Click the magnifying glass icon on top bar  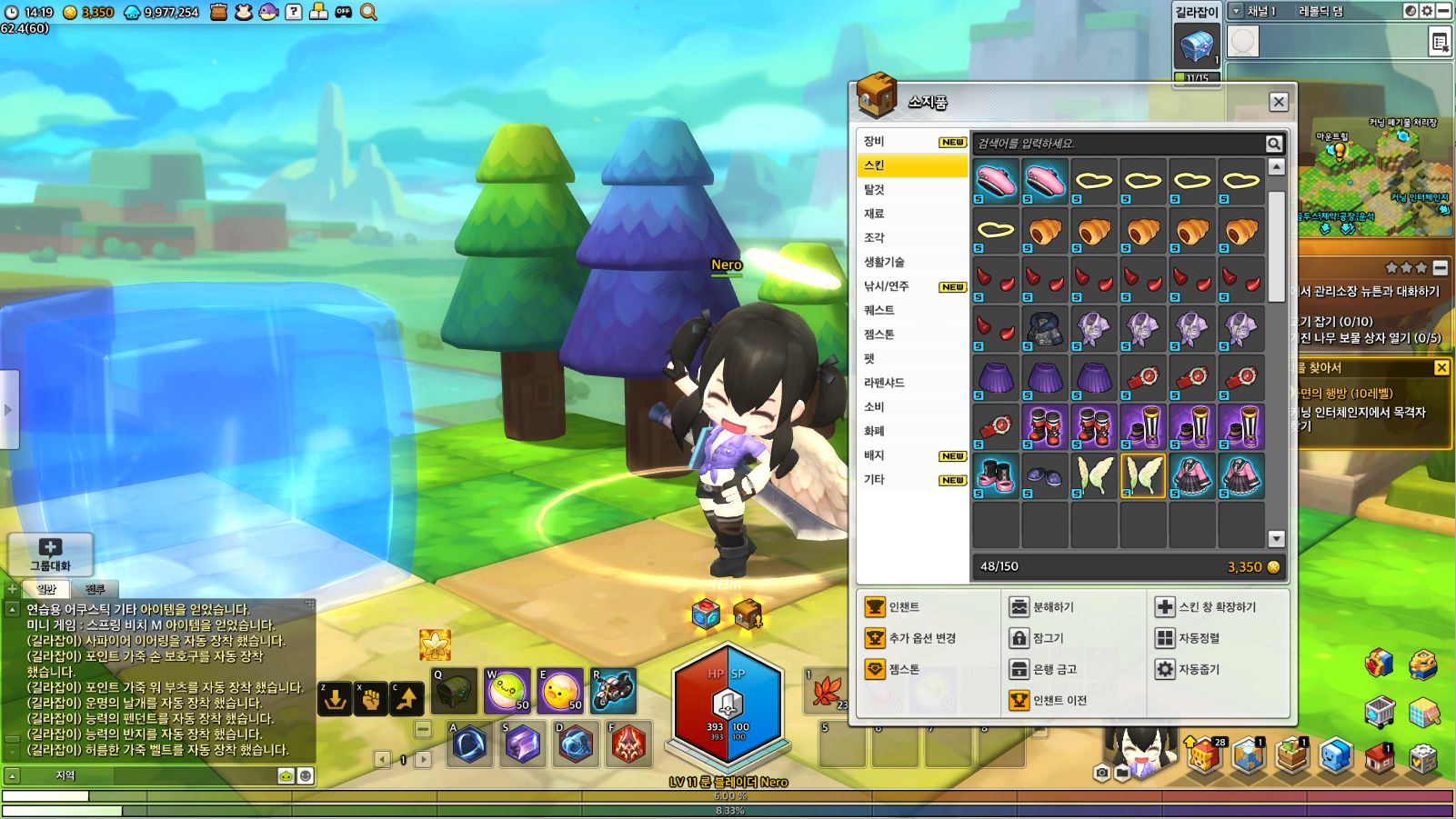[368, 12]
